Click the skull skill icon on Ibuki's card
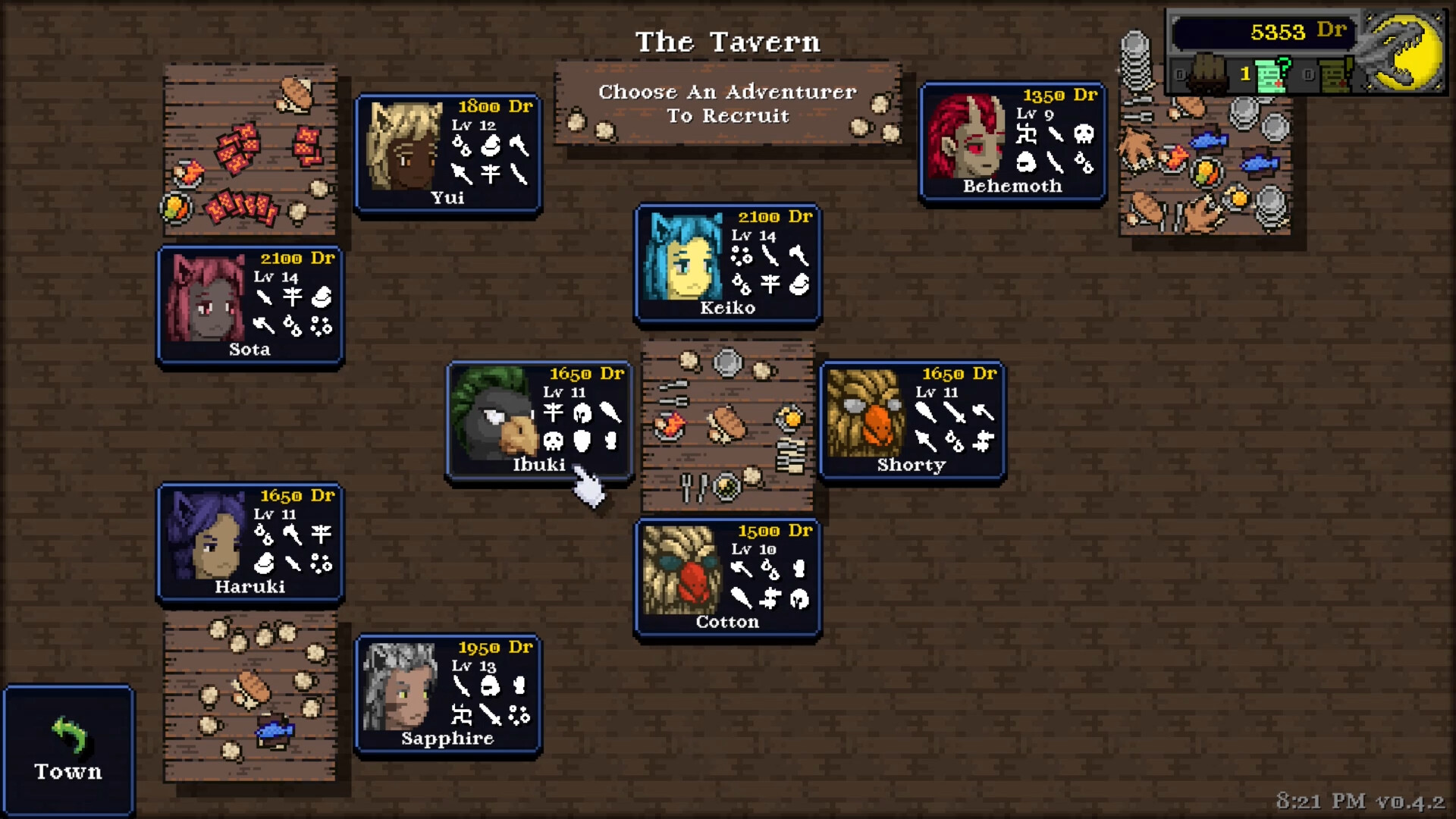The image size is (1456, 819). pyautogui.click(x=554, y=442)
